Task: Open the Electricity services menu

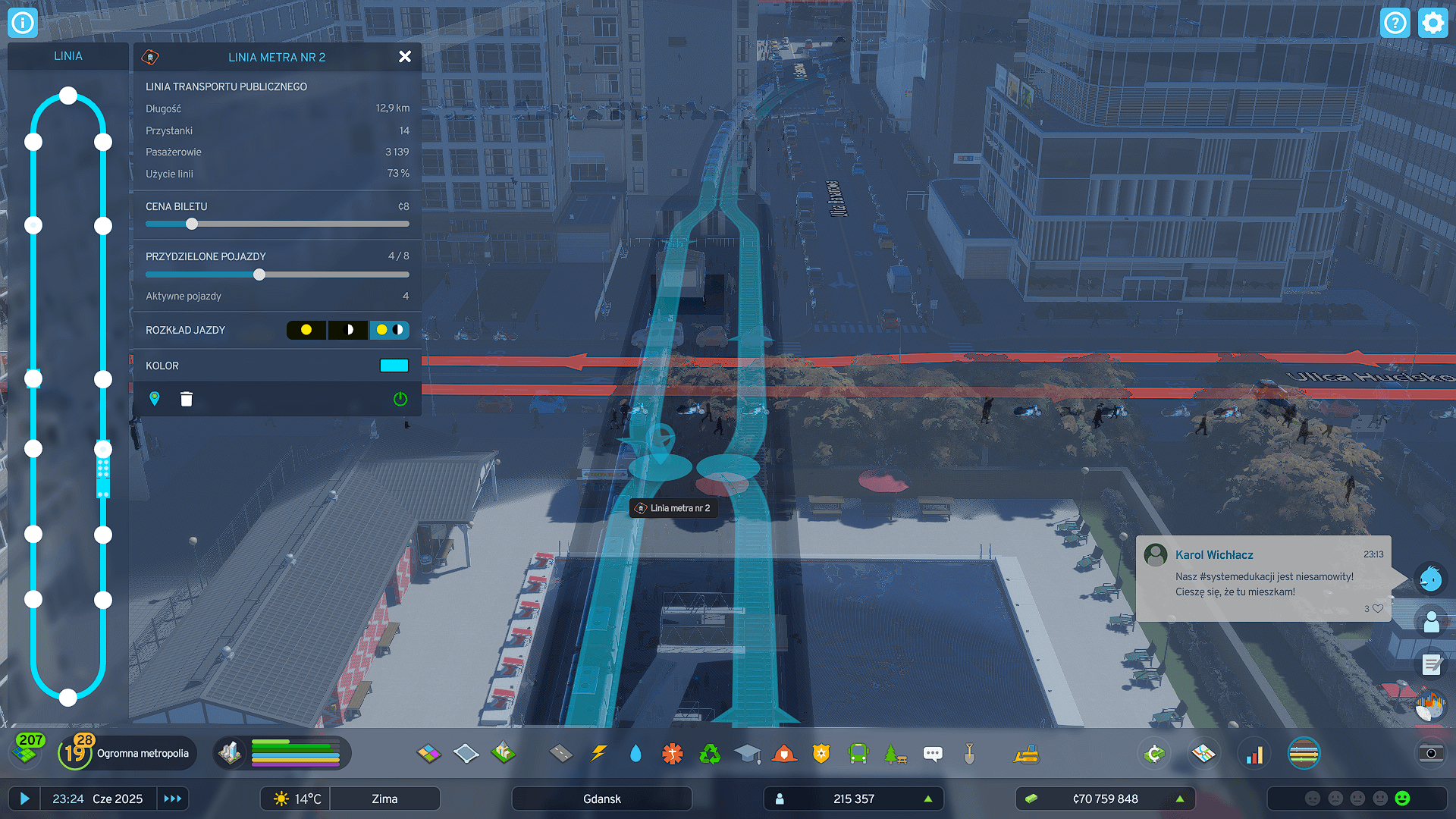Action: pos(599,754)
